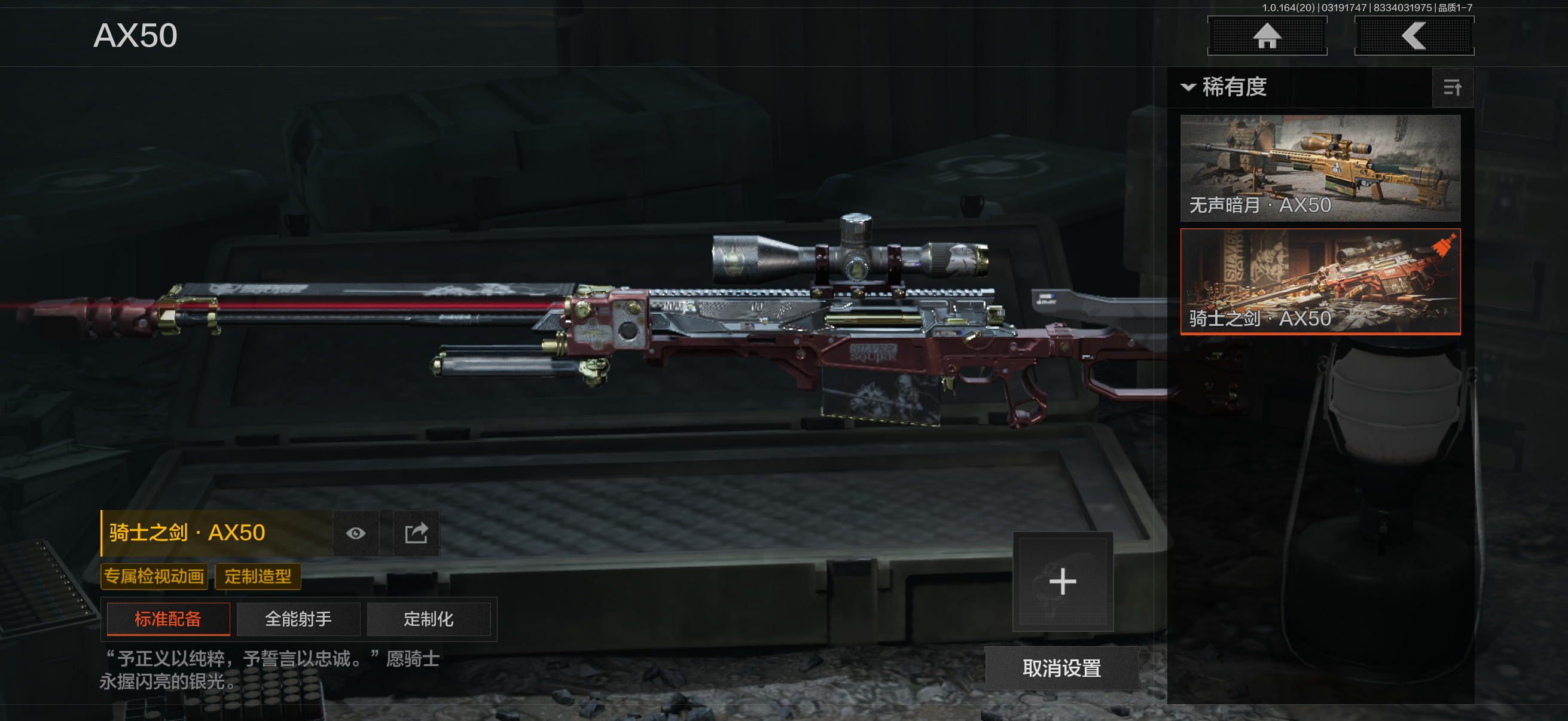Open the 稀有度 sort dropdown
The width and height of the screenshot is (1568, 721).
[1225, 87]
